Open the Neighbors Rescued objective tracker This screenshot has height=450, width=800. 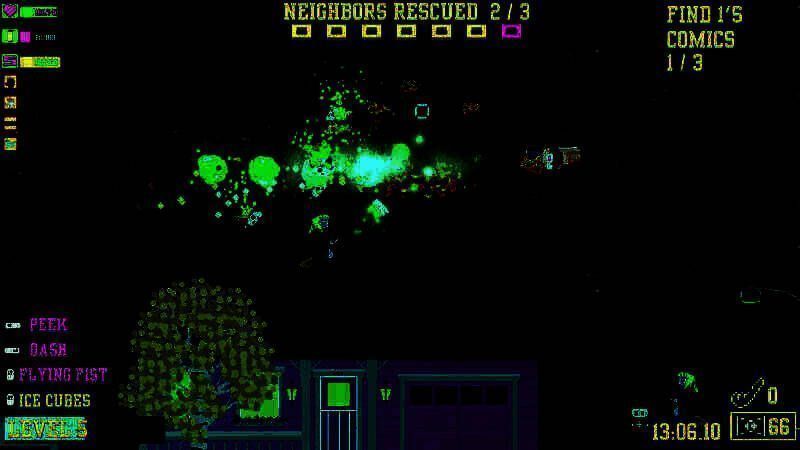click(x=406, y=12)
